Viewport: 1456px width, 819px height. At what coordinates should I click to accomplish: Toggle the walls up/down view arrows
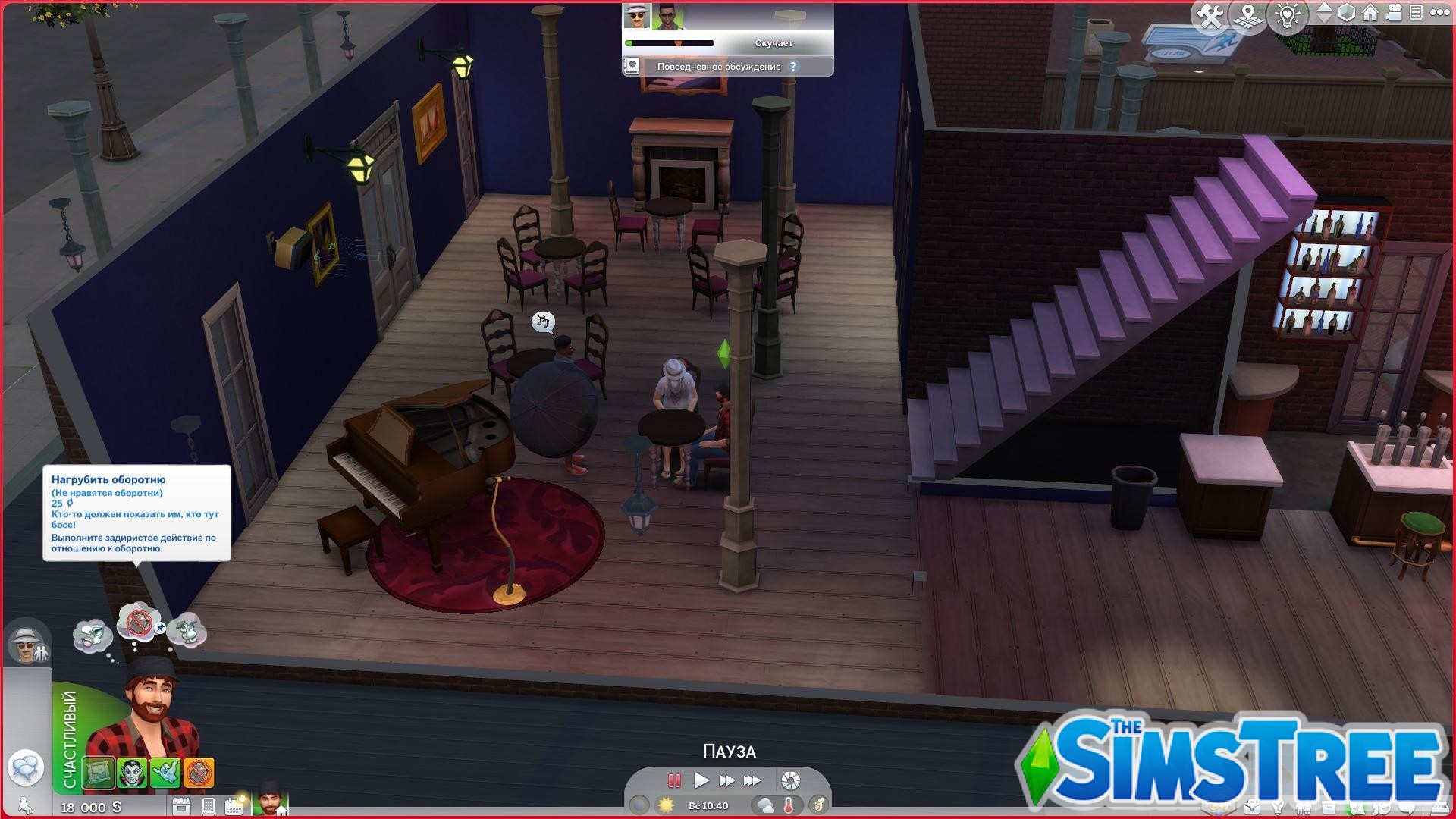pyautogui.click(x=1324, y=13)
